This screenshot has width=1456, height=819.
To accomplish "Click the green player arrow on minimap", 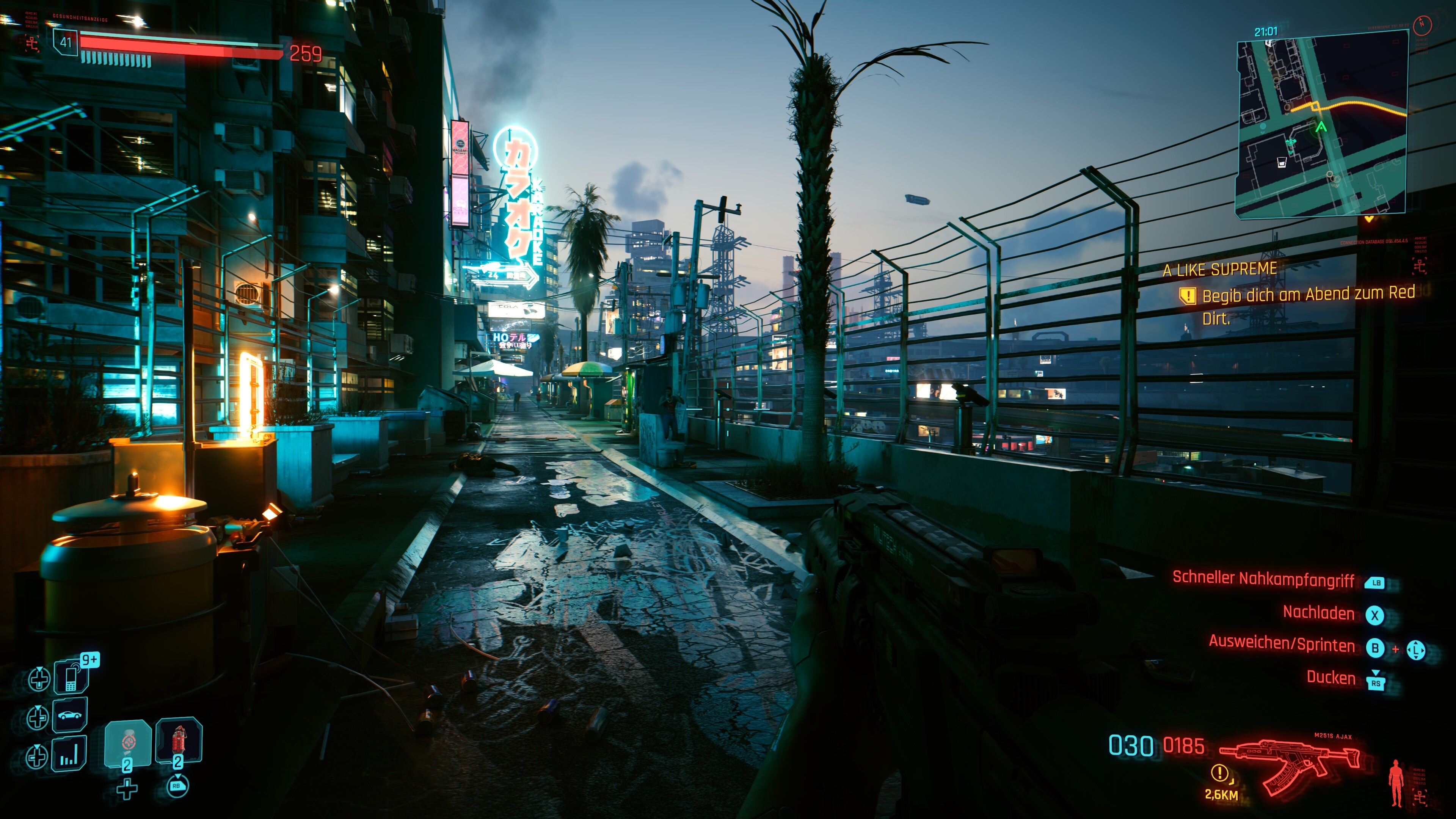I will (x=1321, y=127).
